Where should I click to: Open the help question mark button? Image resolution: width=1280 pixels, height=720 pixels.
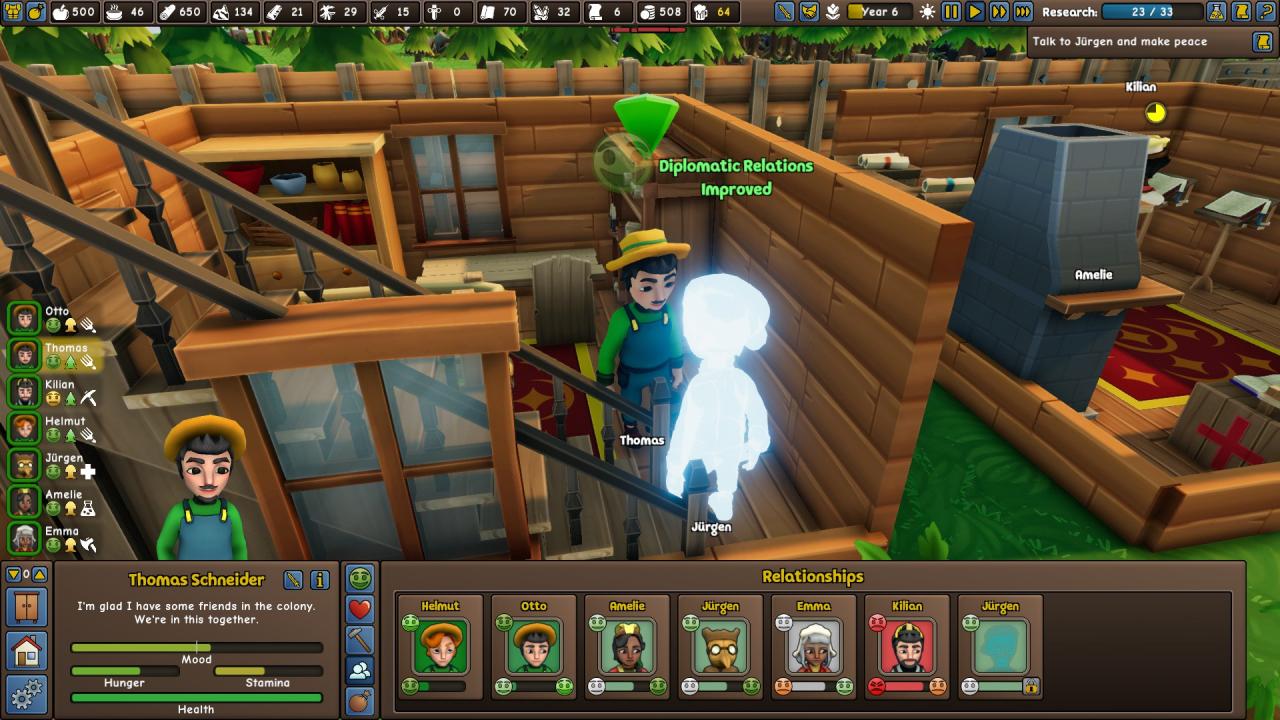(1267, 12)
